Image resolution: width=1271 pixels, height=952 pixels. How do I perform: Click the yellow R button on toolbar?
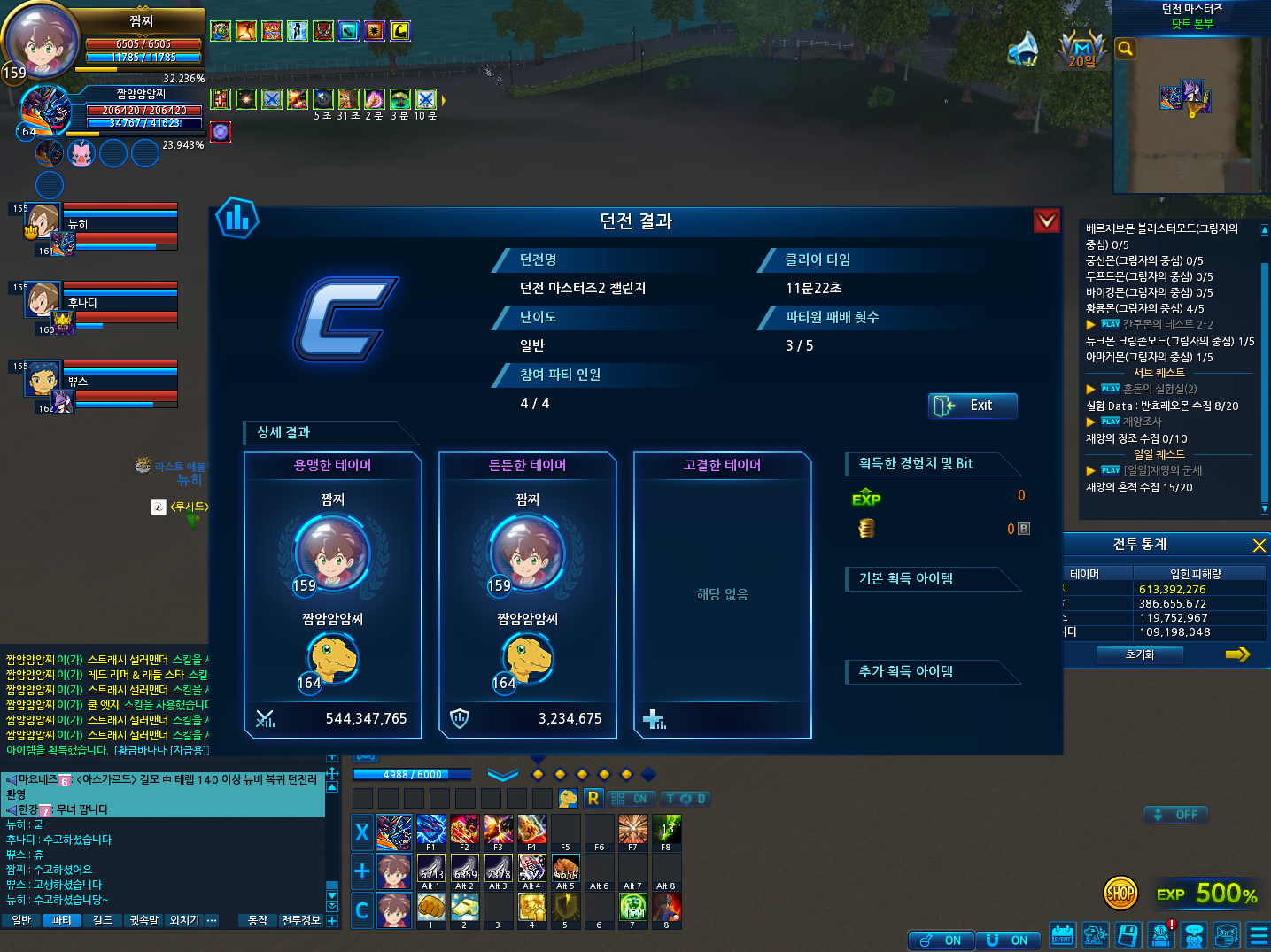[593, 798]
